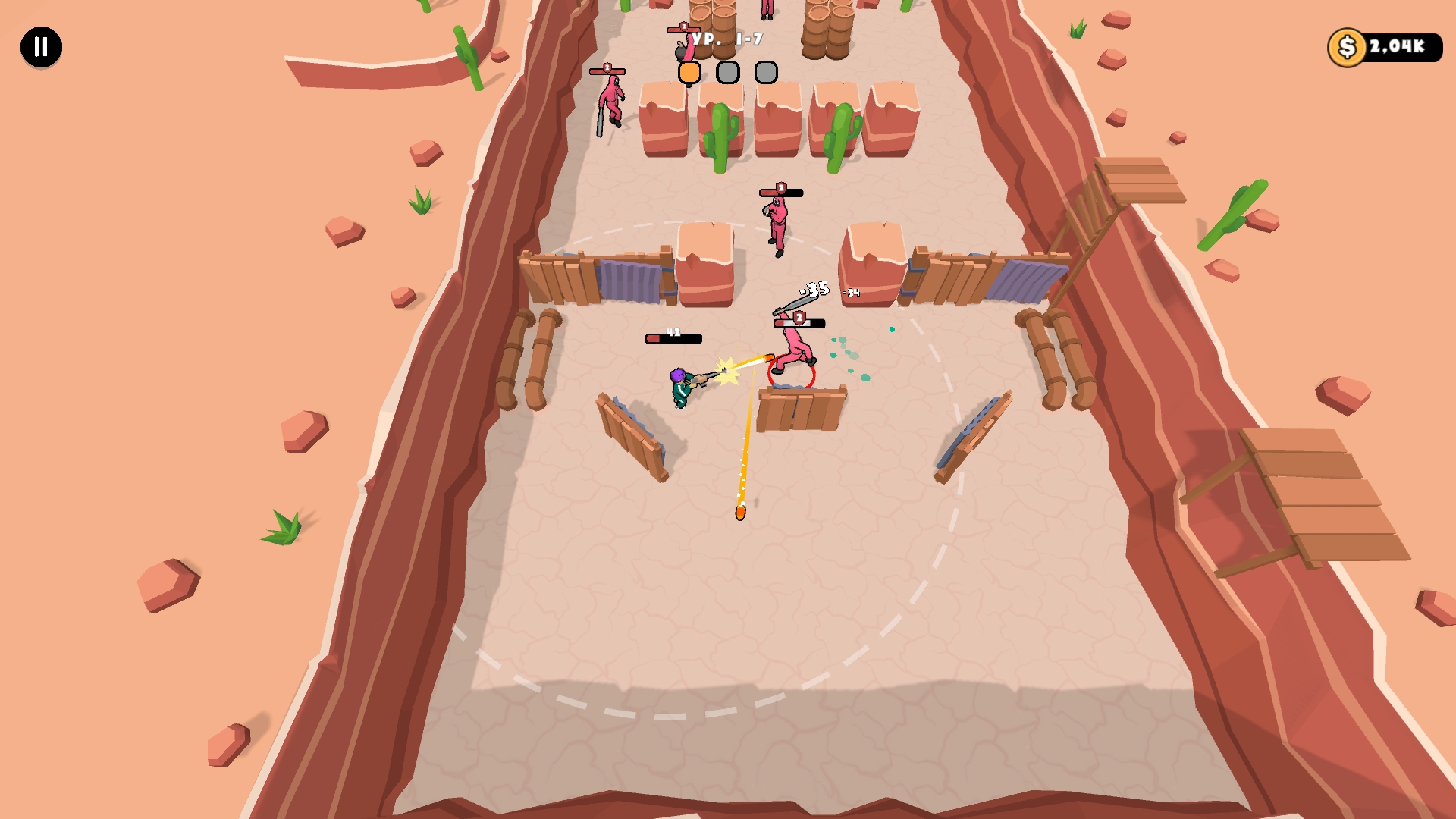Toggle the orange slot to deselect the bomb weapon
Image resolution: width=1456 pixels, height=819 pixels.
tap(689, 71)
